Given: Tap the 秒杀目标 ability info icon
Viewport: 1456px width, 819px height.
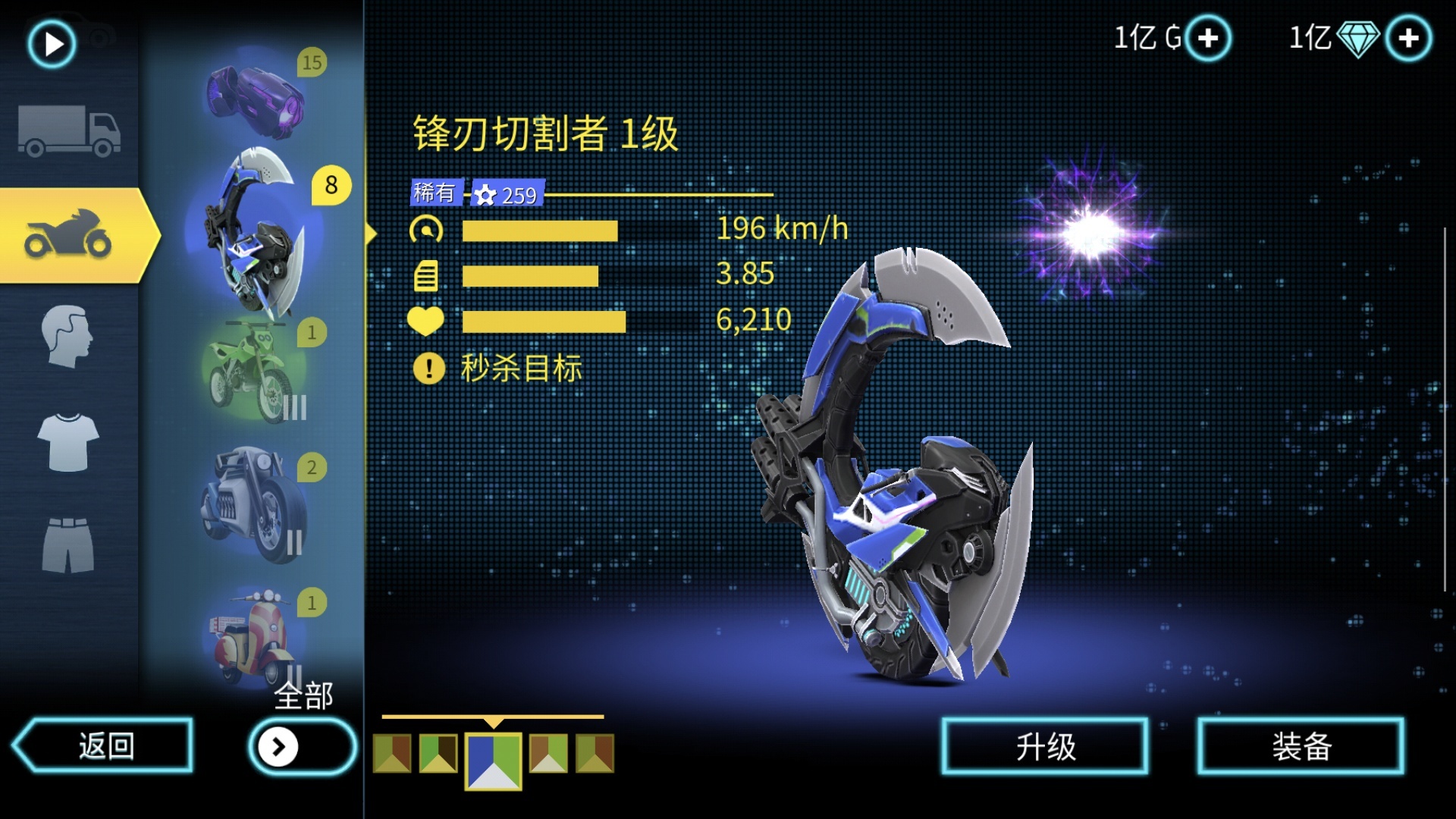Looking at the screenshot, I should click(x=428, y=369).
